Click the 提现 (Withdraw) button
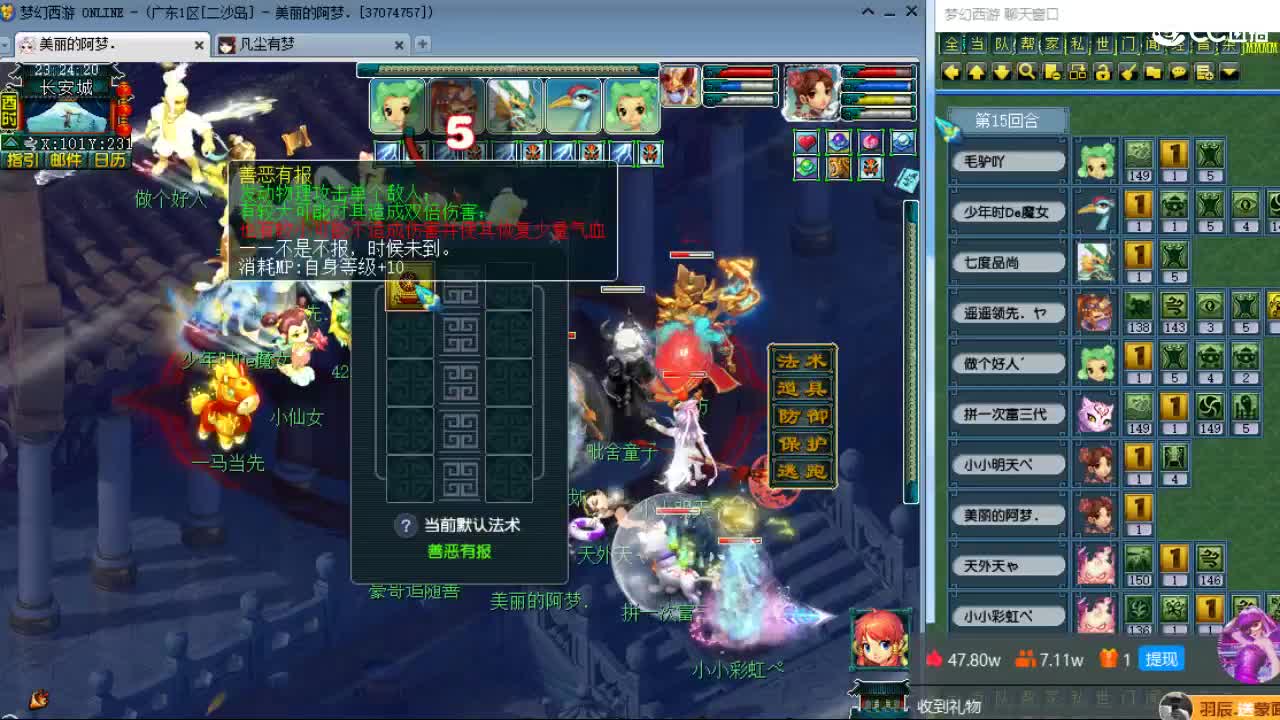This screenshot has width=1280, height=720. pyautogui.click(x=1161, y=659)
